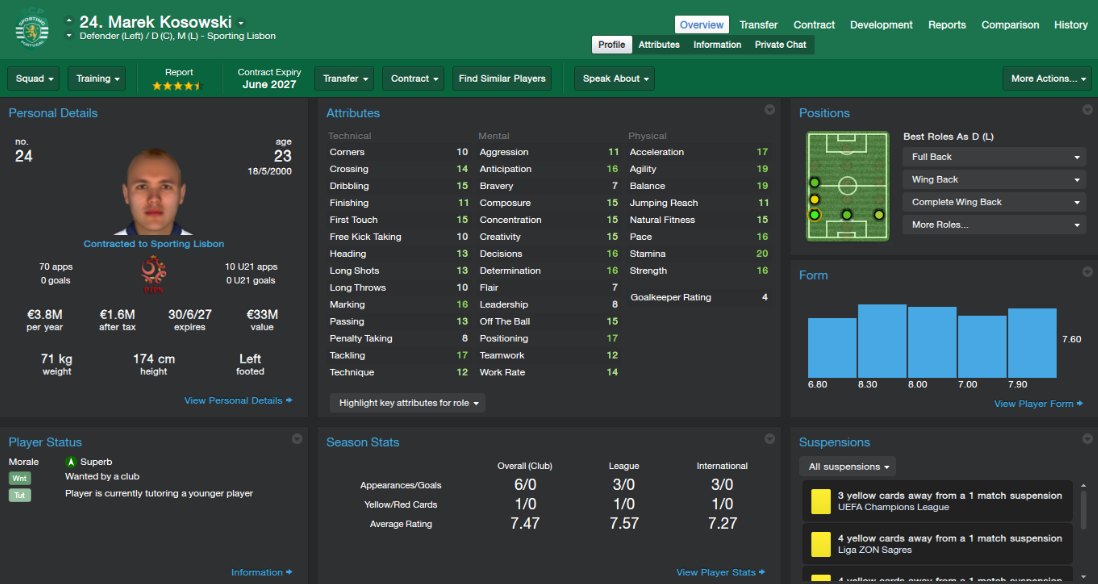The width and height of the screenshot is (1098, 584).
Task: Open Highlight key attributes for role
Action: coord(408,403)
